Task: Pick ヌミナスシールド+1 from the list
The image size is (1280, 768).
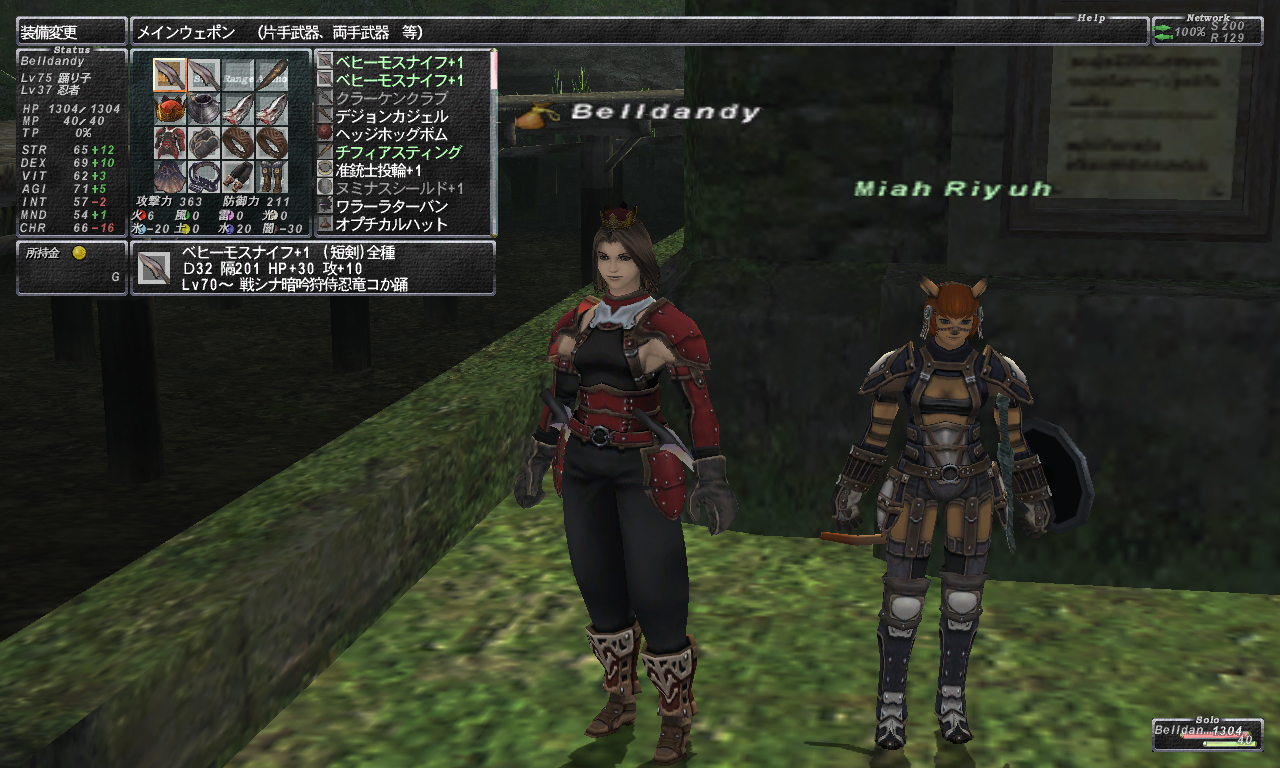Action: coord(398,188)
